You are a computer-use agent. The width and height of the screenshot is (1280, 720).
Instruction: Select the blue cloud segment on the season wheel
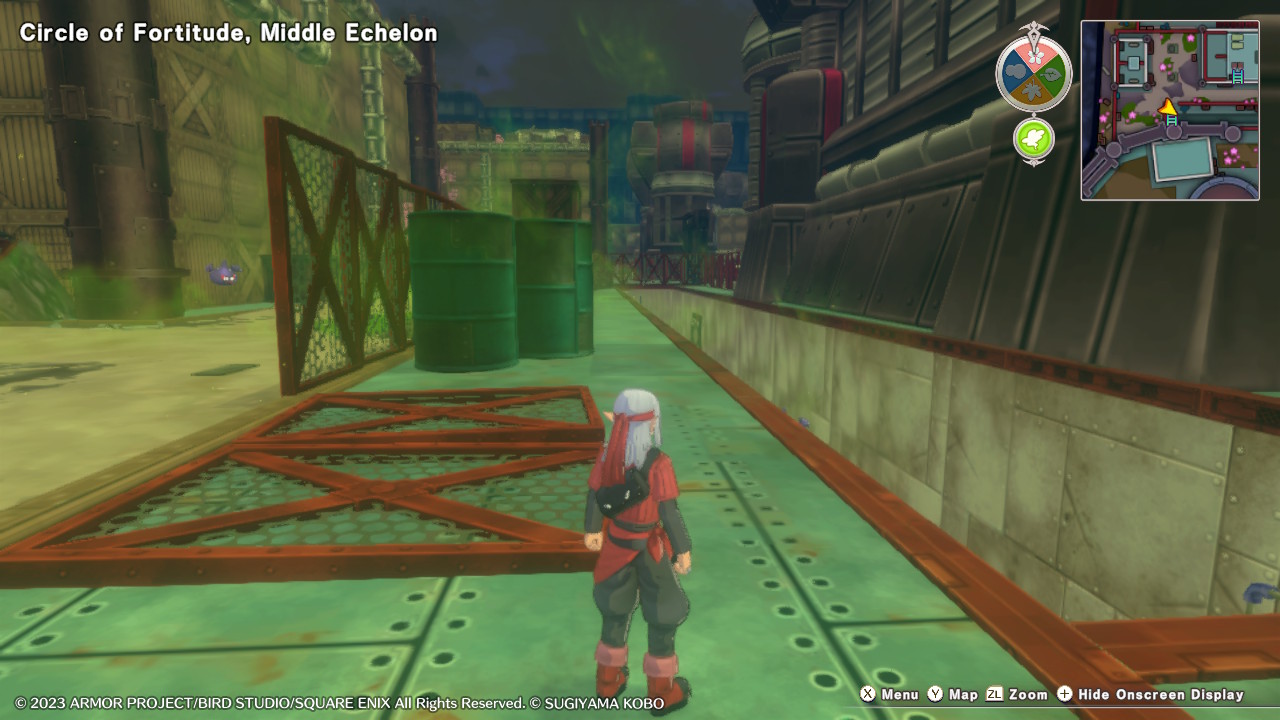point(1015,70)
